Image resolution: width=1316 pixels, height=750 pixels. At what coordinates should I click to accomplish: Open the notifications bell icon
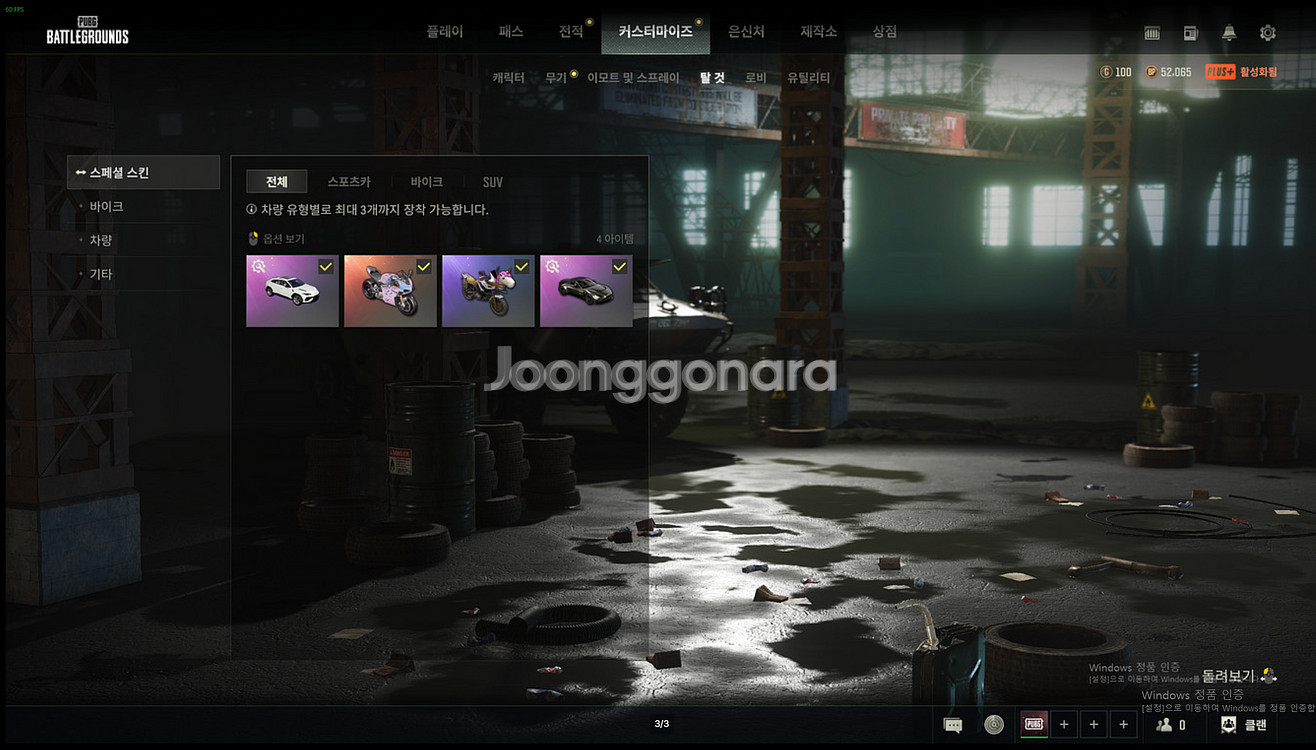[x=1229, y=33]
